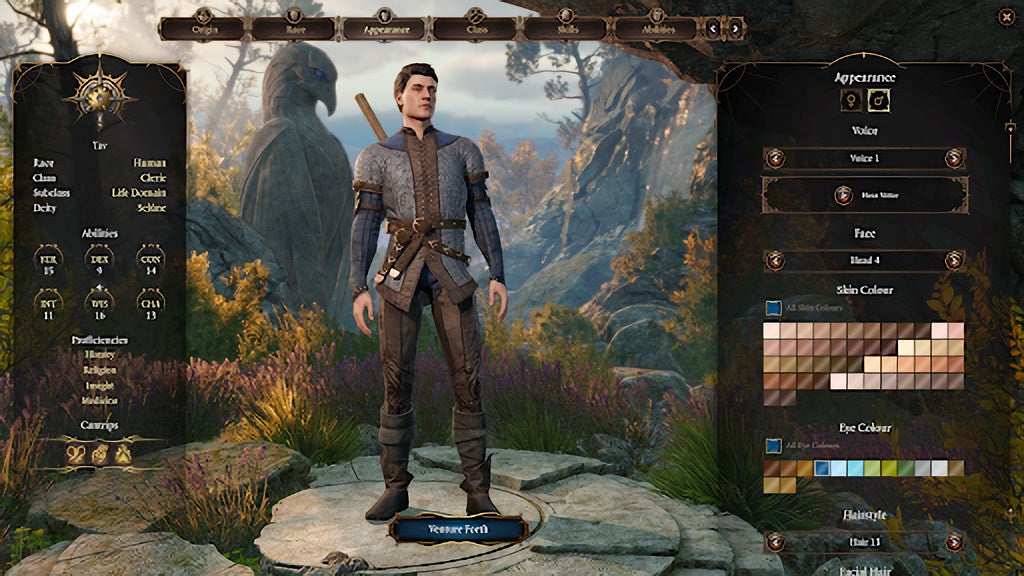Image resolution: width=1024 pixels, height=576 pixels.
Task: Open the Origin tab
Action: click(x=204, y=28)
